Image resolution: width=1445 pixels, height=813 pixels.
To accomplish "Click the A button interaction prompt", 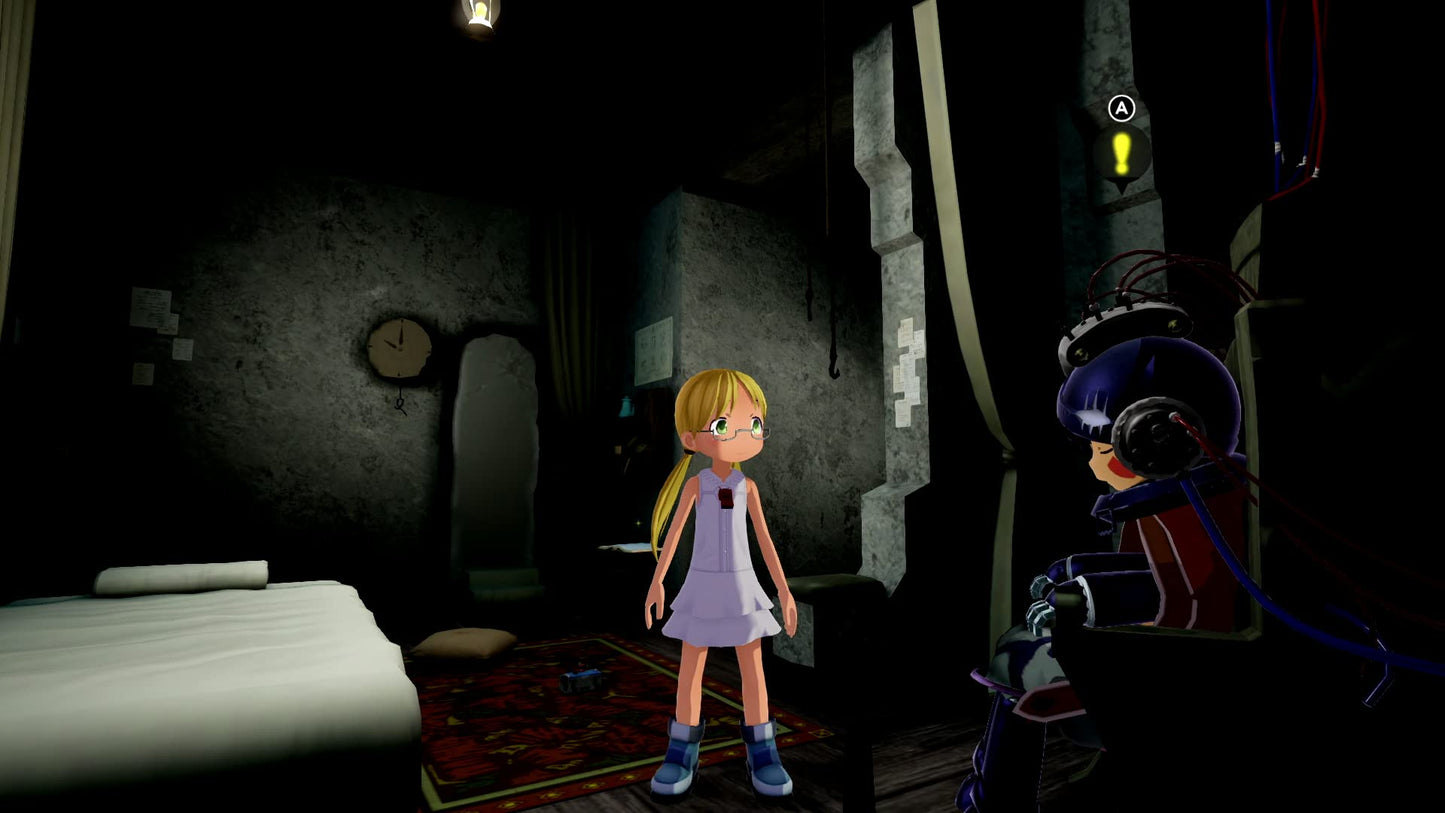I will 1122,107.
